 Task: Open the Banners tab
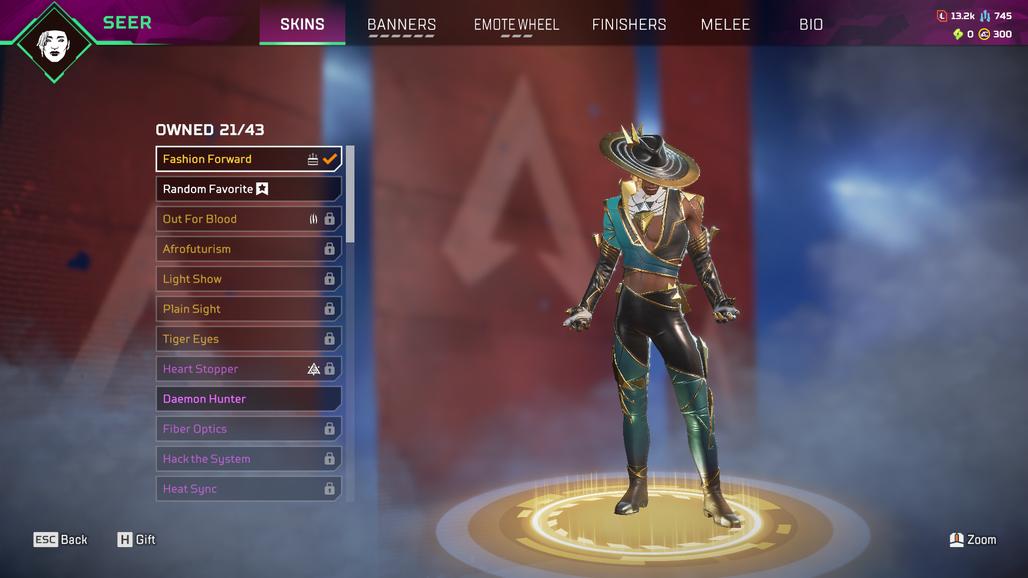401,24
